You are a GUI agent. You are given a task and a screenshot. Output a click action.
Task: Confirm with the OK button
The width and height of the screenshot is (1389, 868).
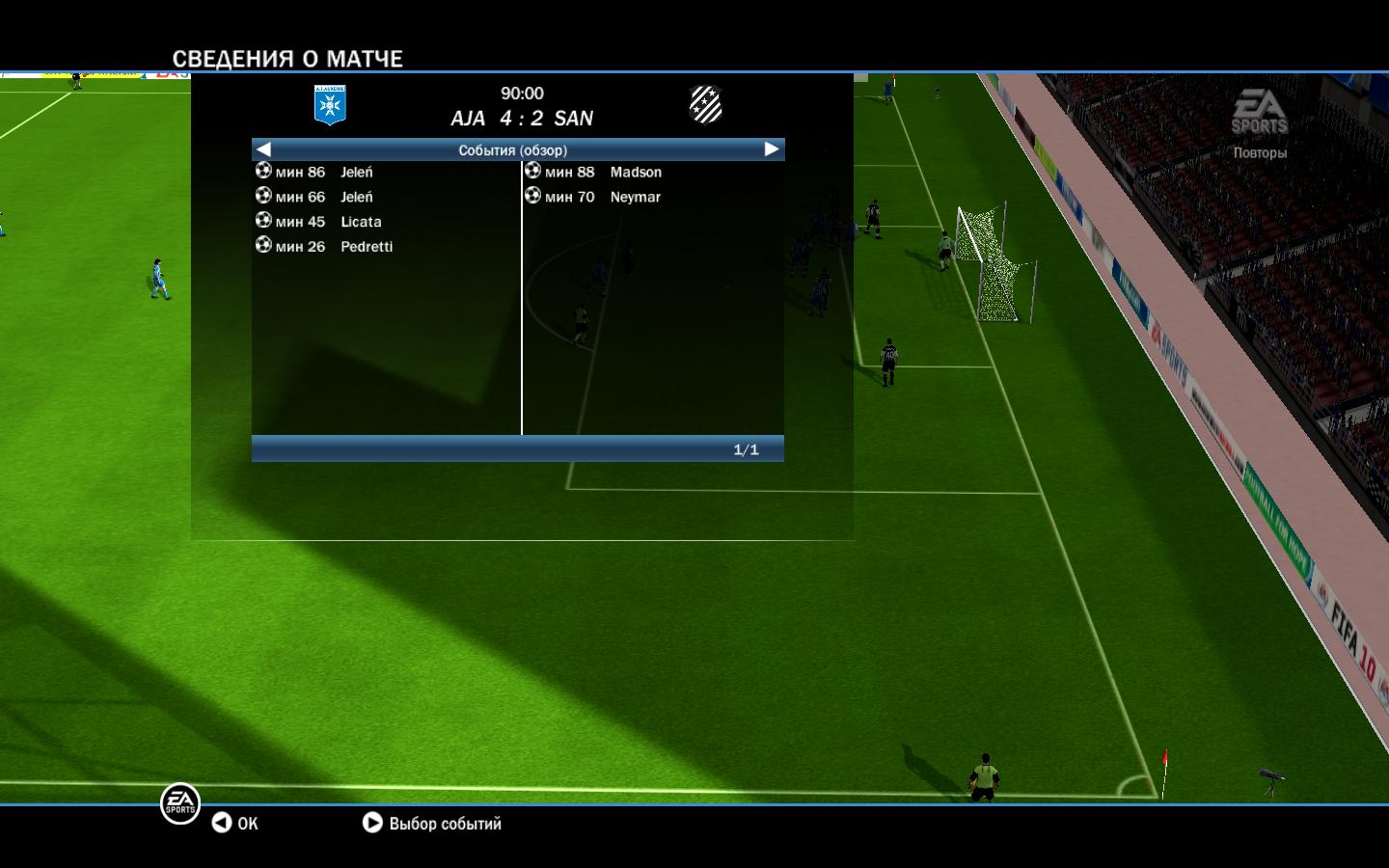point(235,823)
